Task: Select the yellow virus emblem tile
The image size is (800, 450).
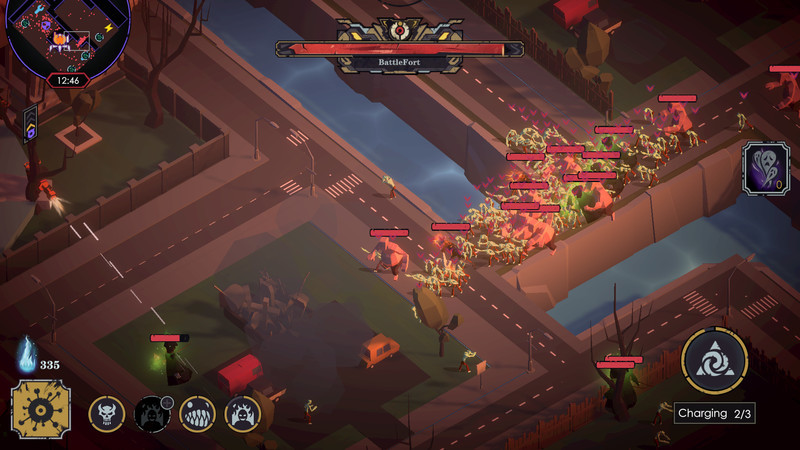Action: (41, 410)
